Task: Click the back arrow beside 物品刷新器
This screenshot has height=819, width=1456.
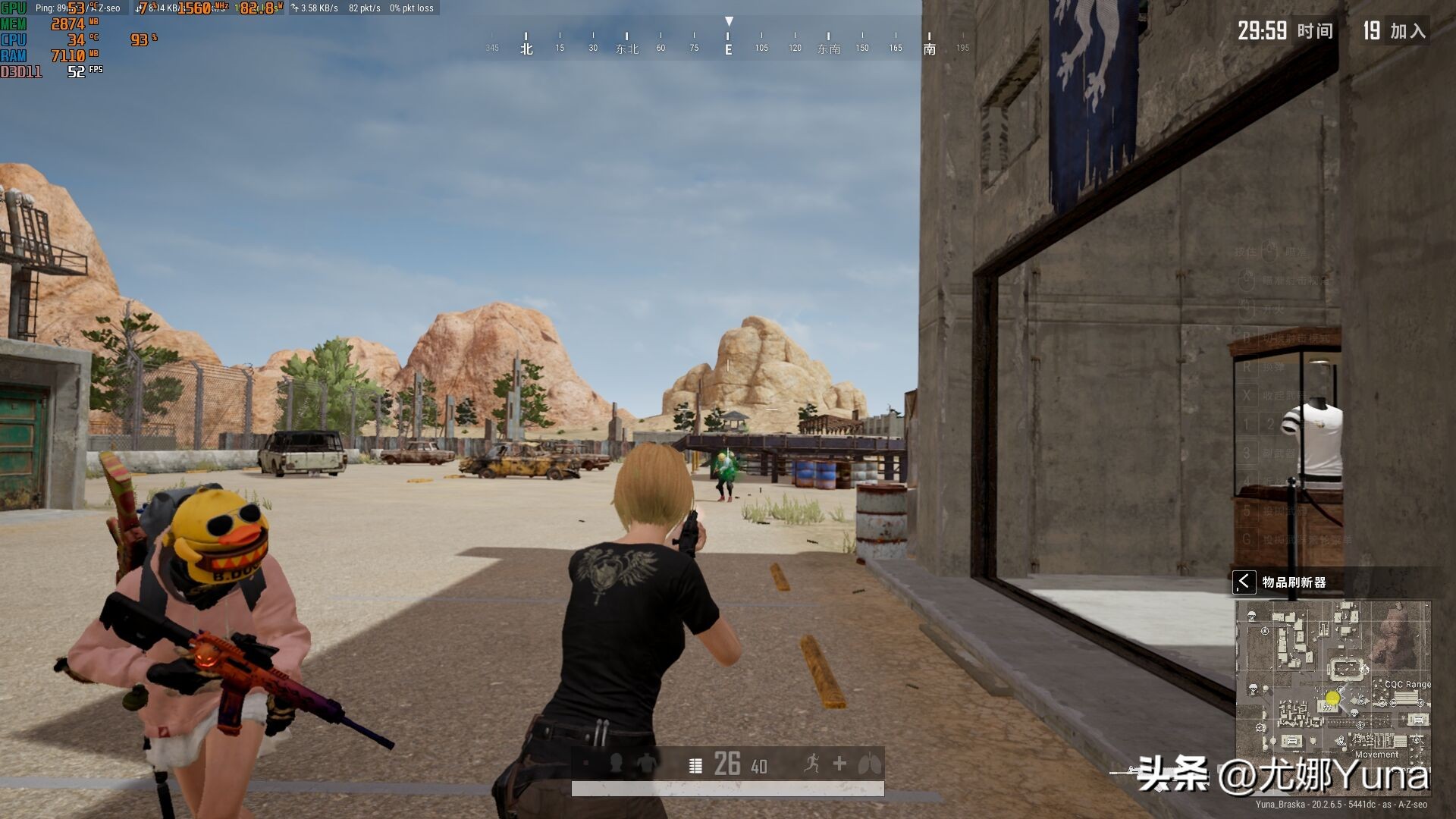Action: pyautogui.click(x=1244, y=582)
